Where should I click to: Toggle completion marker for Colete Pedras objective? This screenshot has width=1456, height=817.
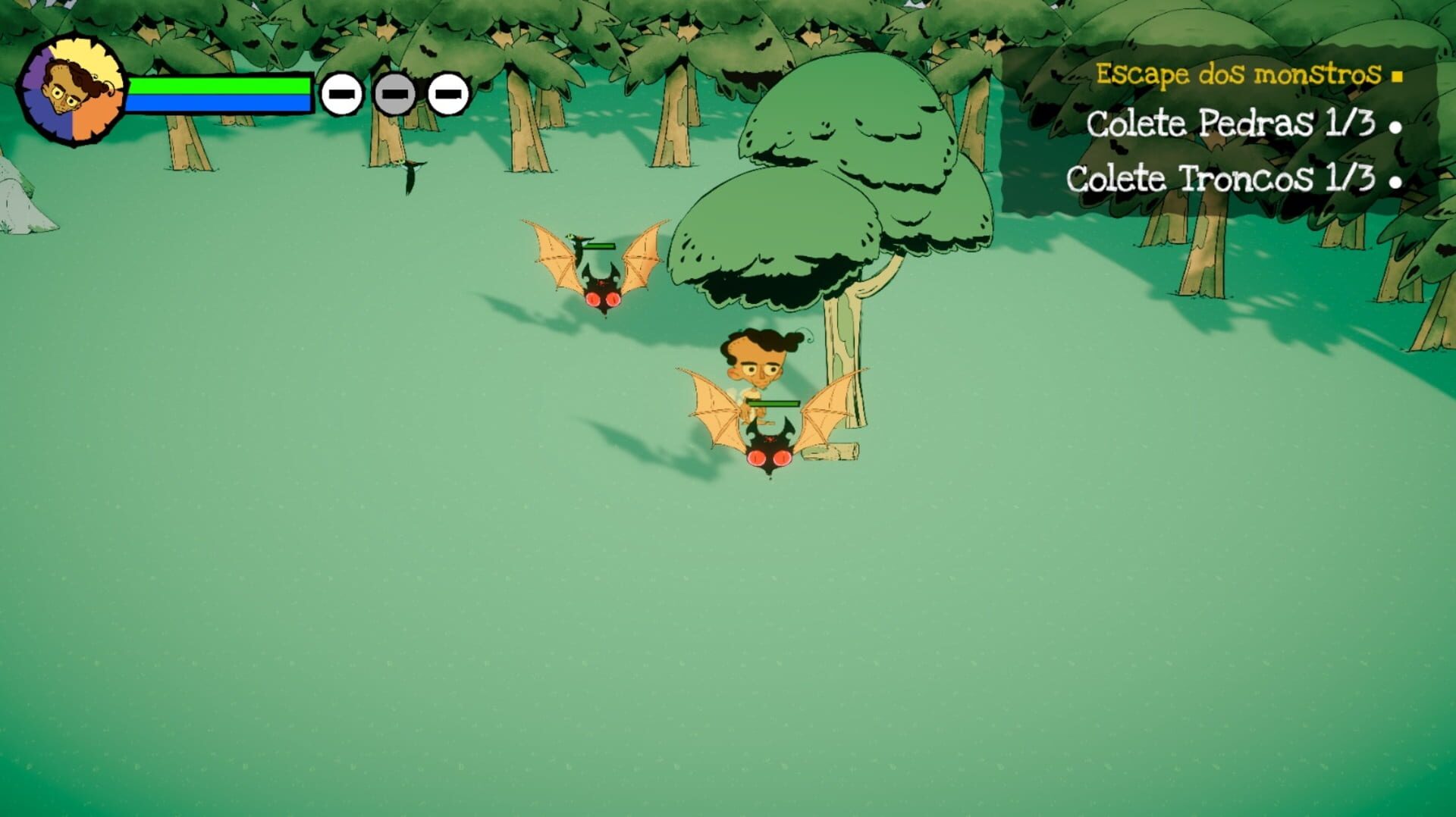[1396, 127]
